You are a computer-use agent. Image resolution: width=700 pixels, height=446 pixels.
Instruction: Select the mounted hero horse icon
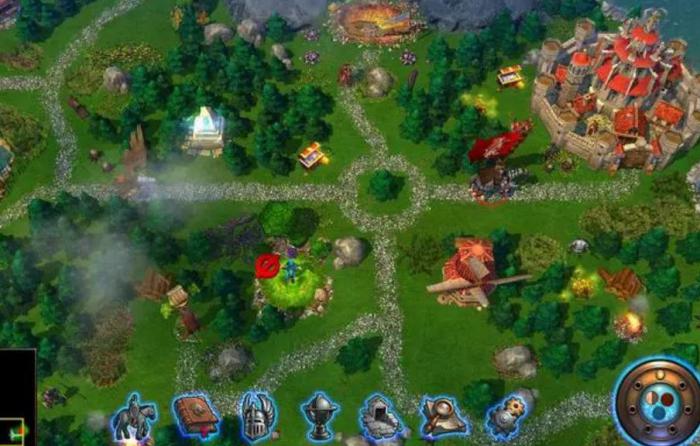[132, 417]
